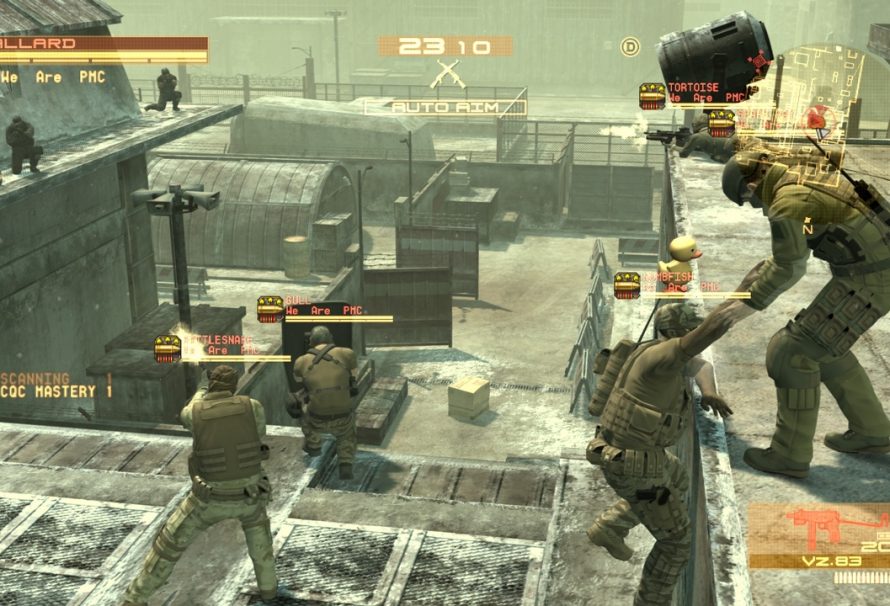Click the circled D indicator icon
The height and width of the screenshot is (606, 890).
pos(630,46)
